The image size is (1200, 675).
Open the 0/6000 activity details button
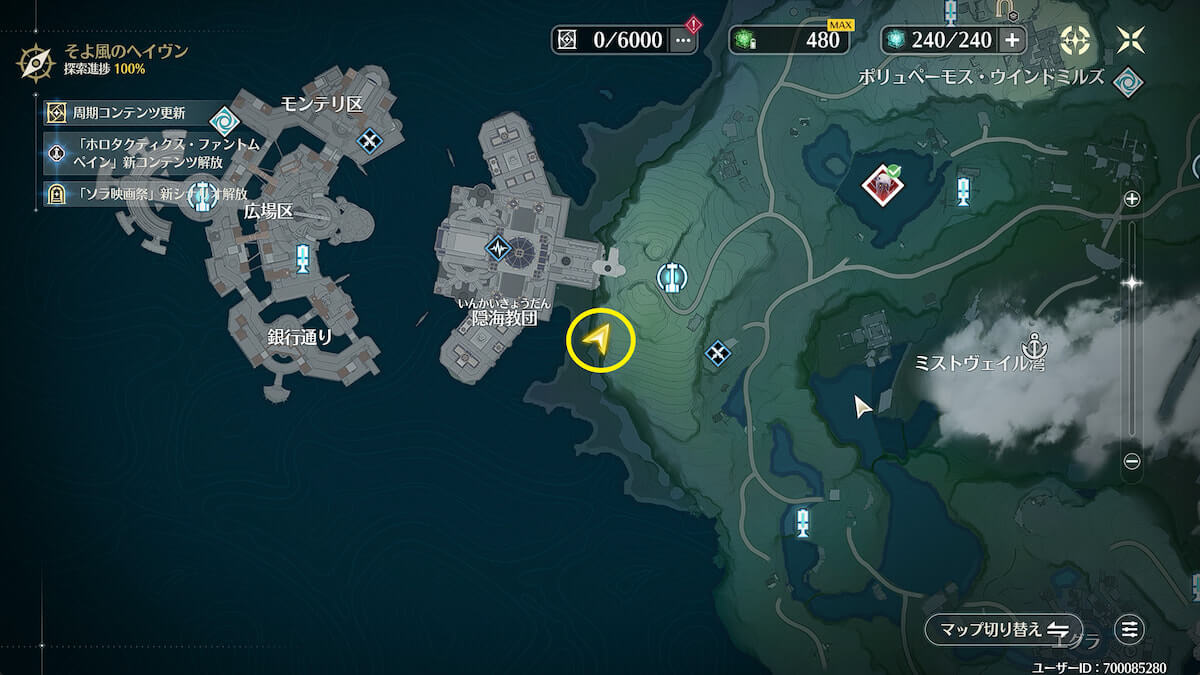[683, 40]
